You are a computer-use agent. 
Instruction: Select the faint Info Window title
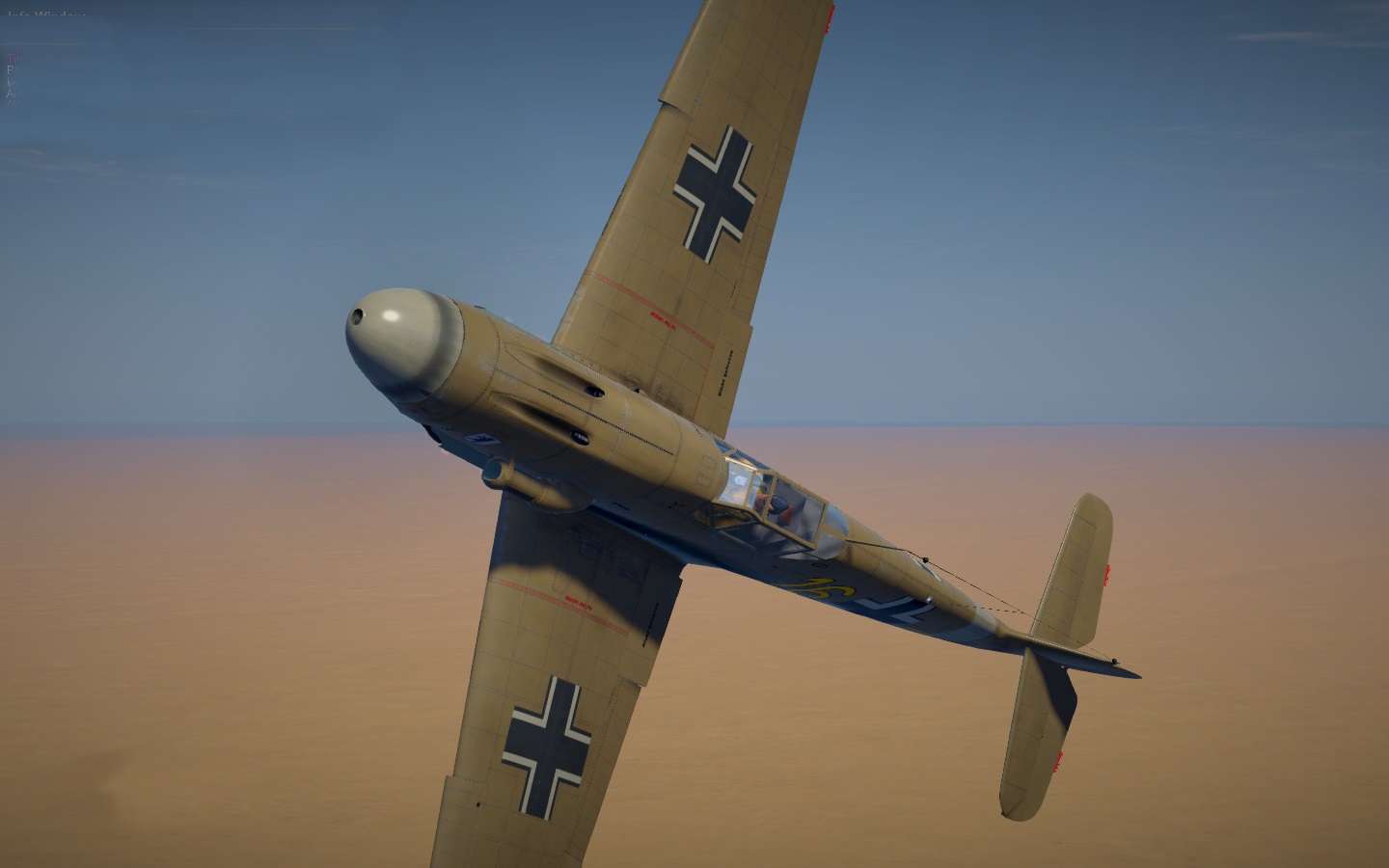pos(46,15)
